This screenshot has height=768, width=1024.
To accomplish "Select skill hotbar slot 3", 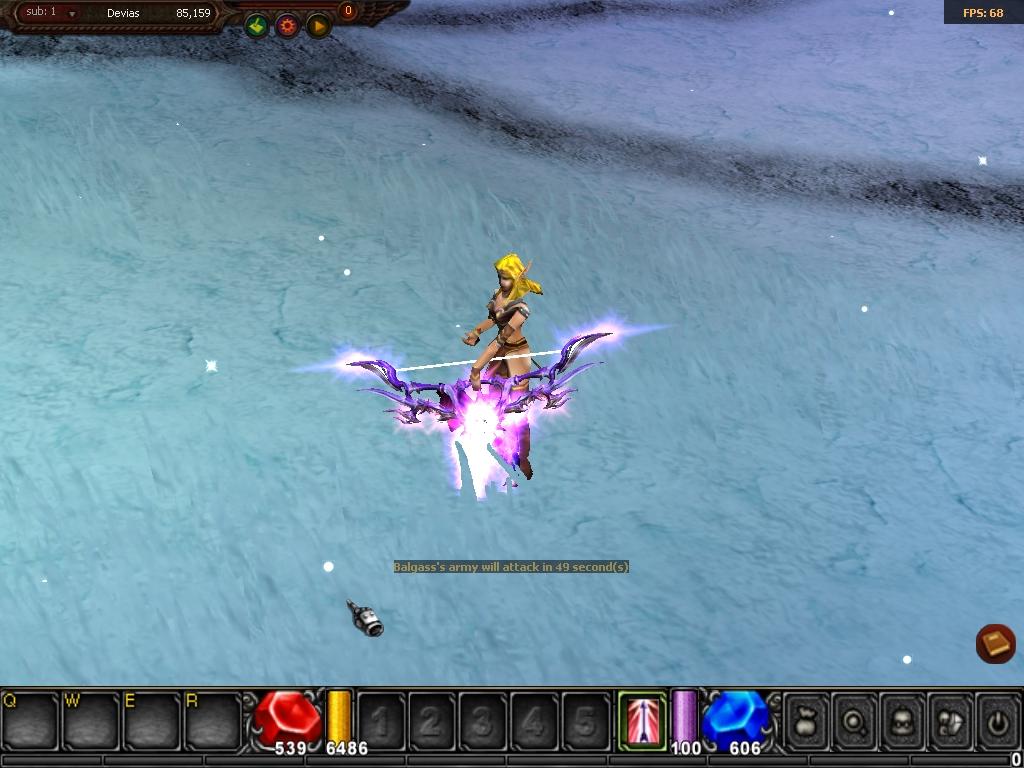I will (x=484, y=719).
